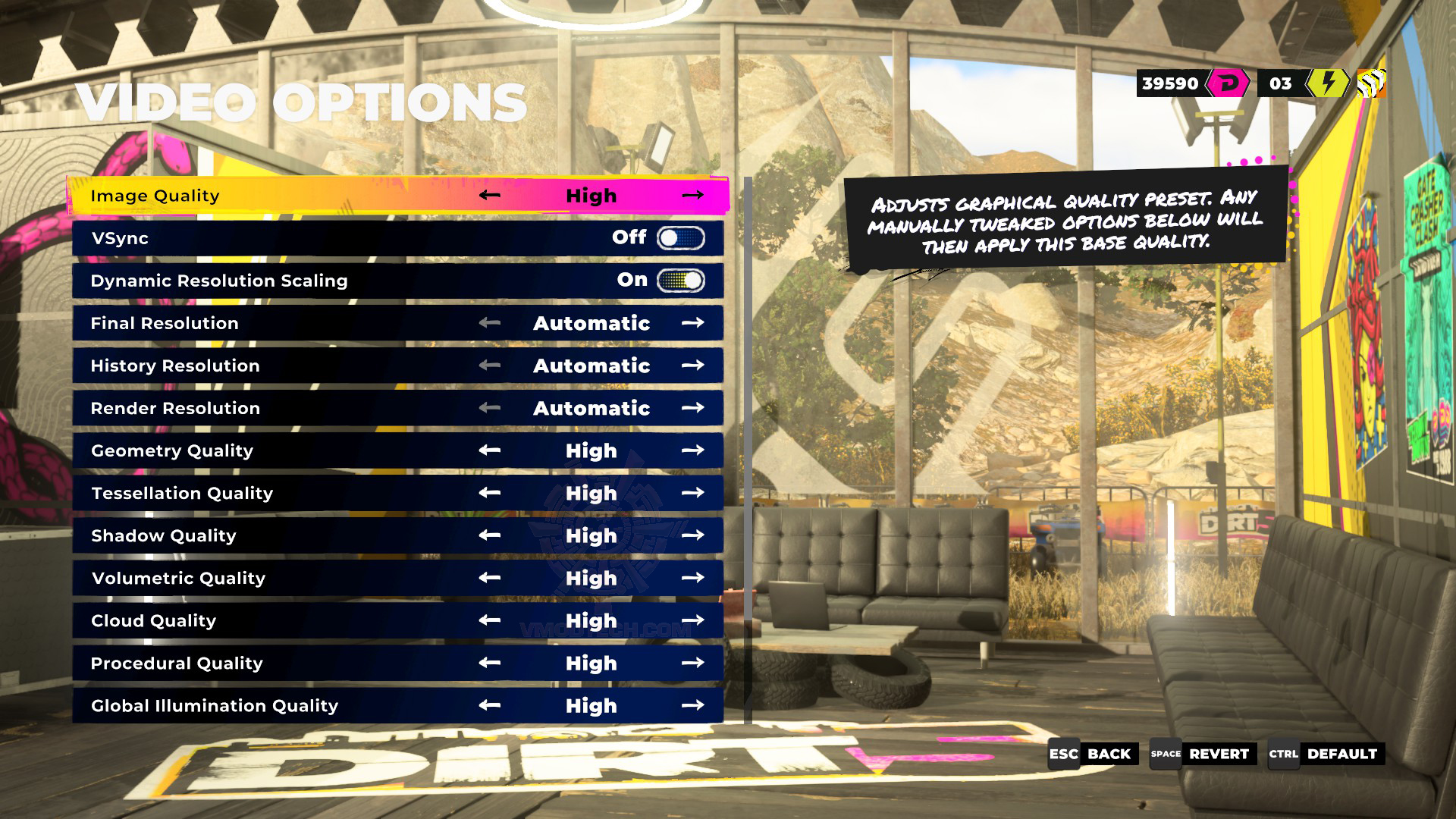This screenshot has height=819, width=1456.
Task: Revert the video settings changes
Action: 1203,754
